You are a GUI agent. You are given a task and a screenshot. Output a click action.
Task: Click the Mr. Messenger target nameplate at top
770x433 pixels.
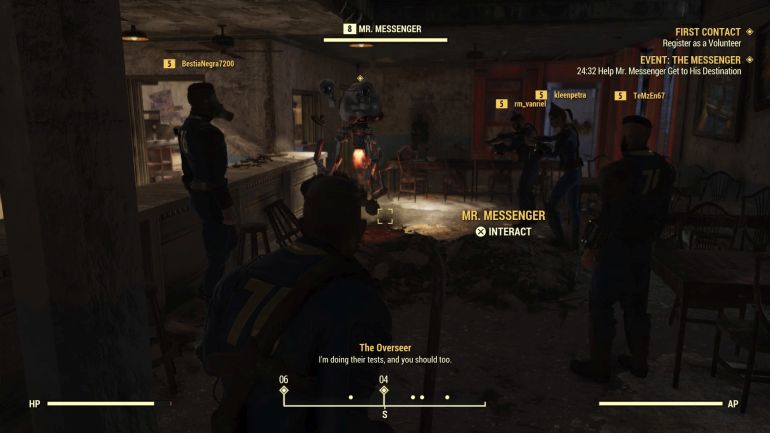tap(388, 29)
